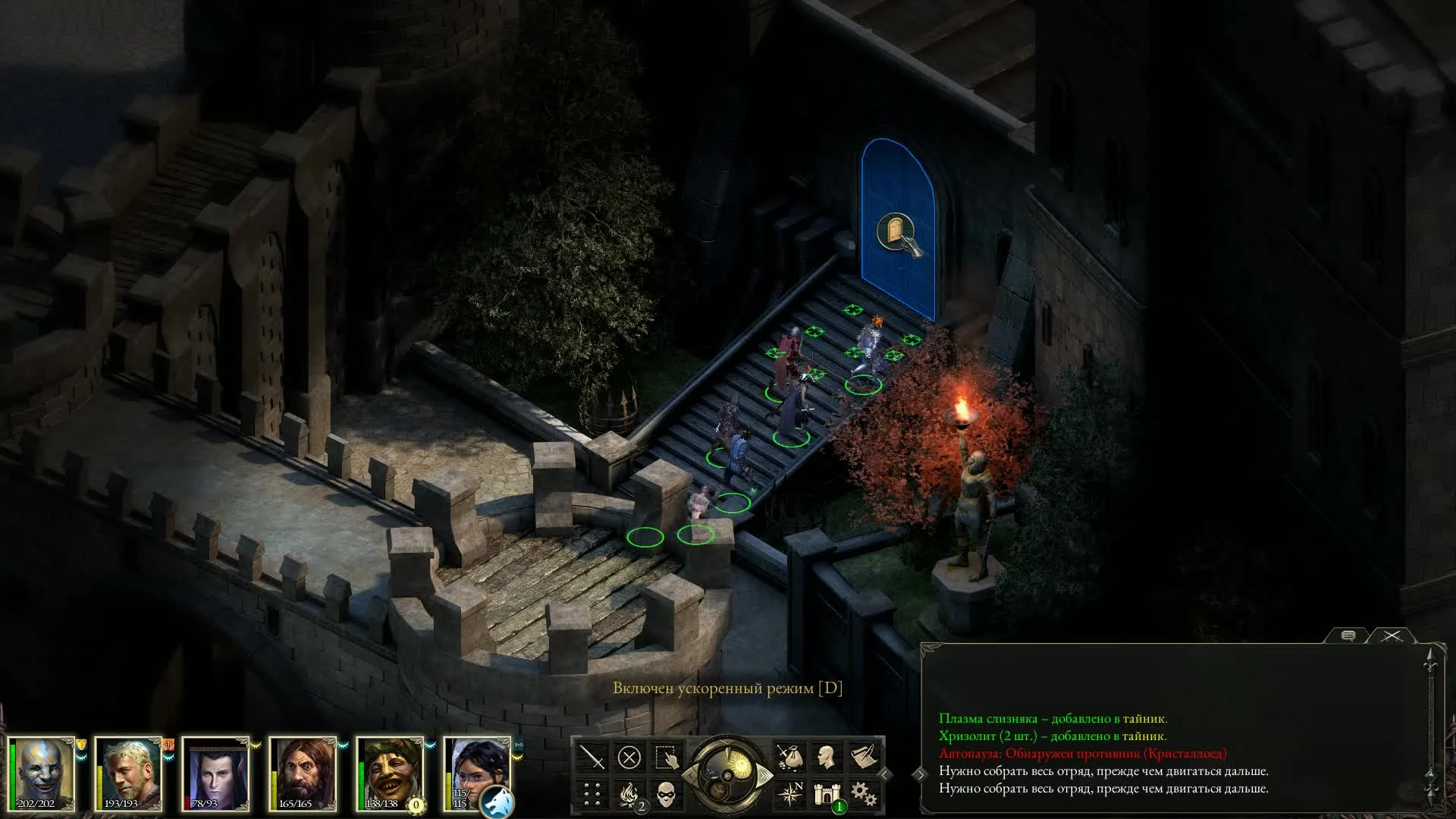Screen dimensions: 1456x819
Task: Switch to the crossed-swords combat log tab
Action: tap(1392, 635)
